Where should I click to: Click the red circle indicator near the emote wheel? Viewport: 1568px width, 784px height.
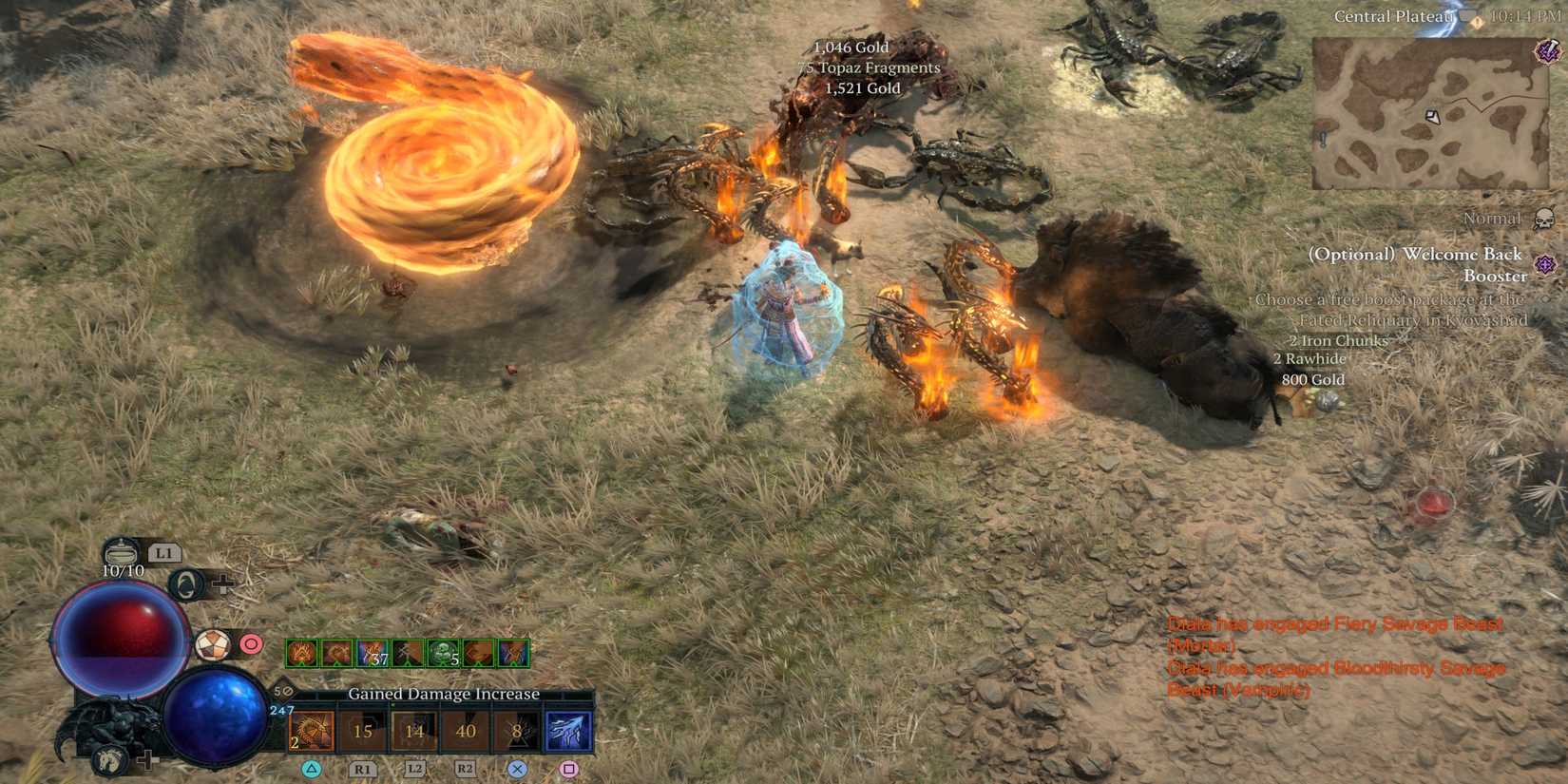pos(250,645)
